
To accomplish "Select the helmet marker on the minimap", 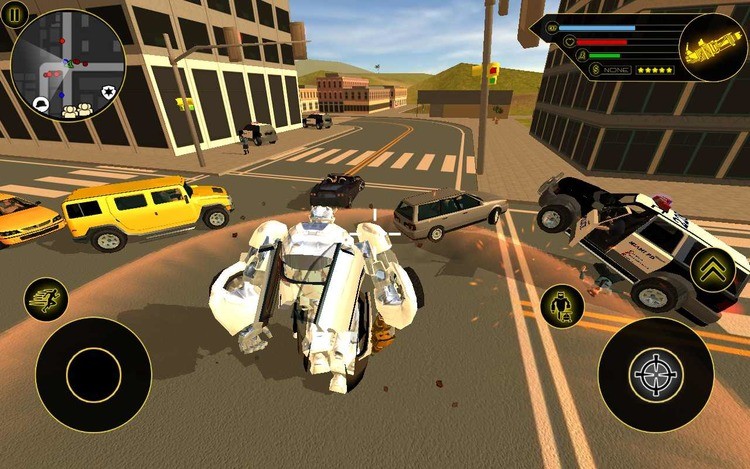I will (40, 103).
